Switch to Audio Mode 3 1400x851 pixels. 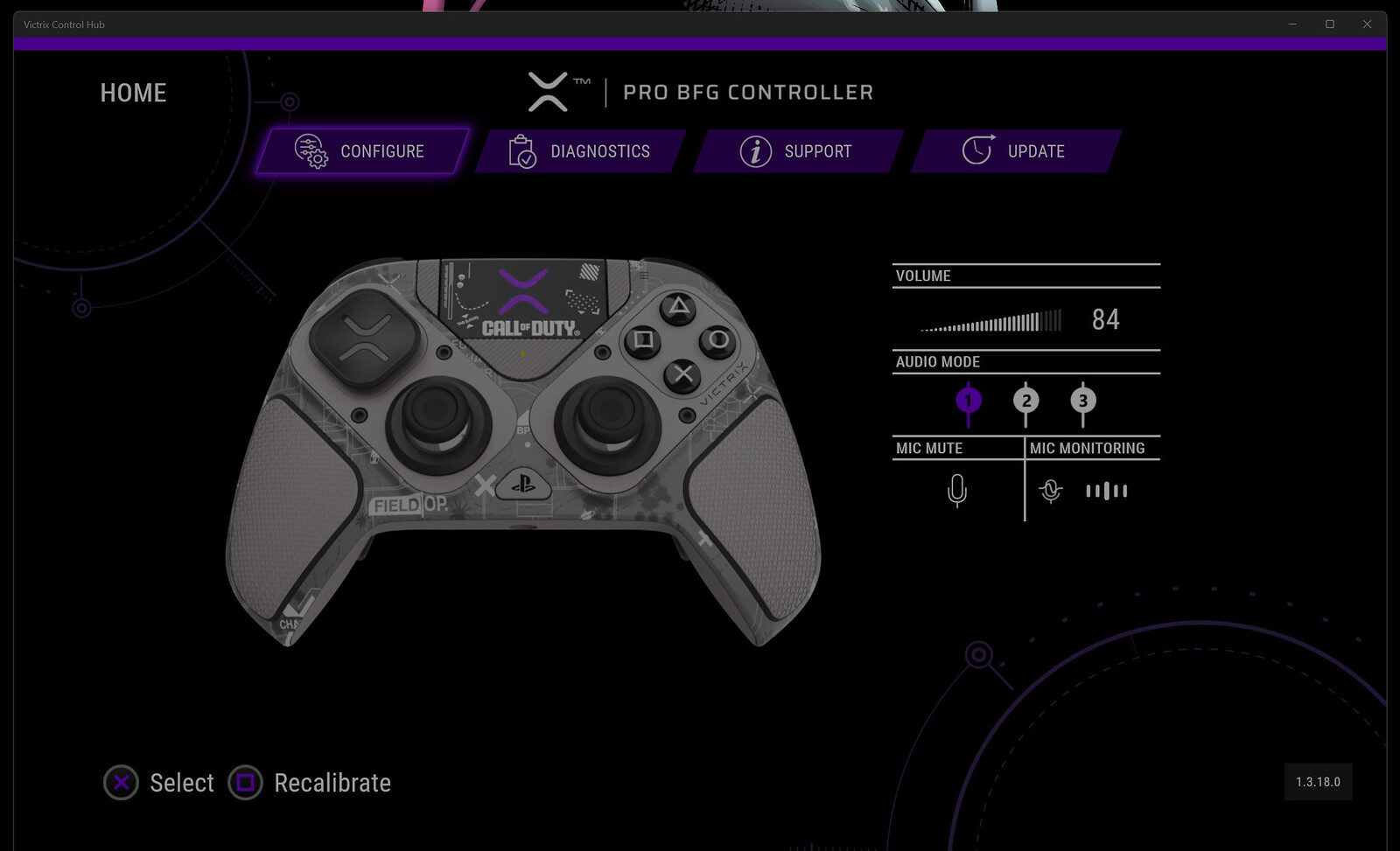tap(1083, 400)
